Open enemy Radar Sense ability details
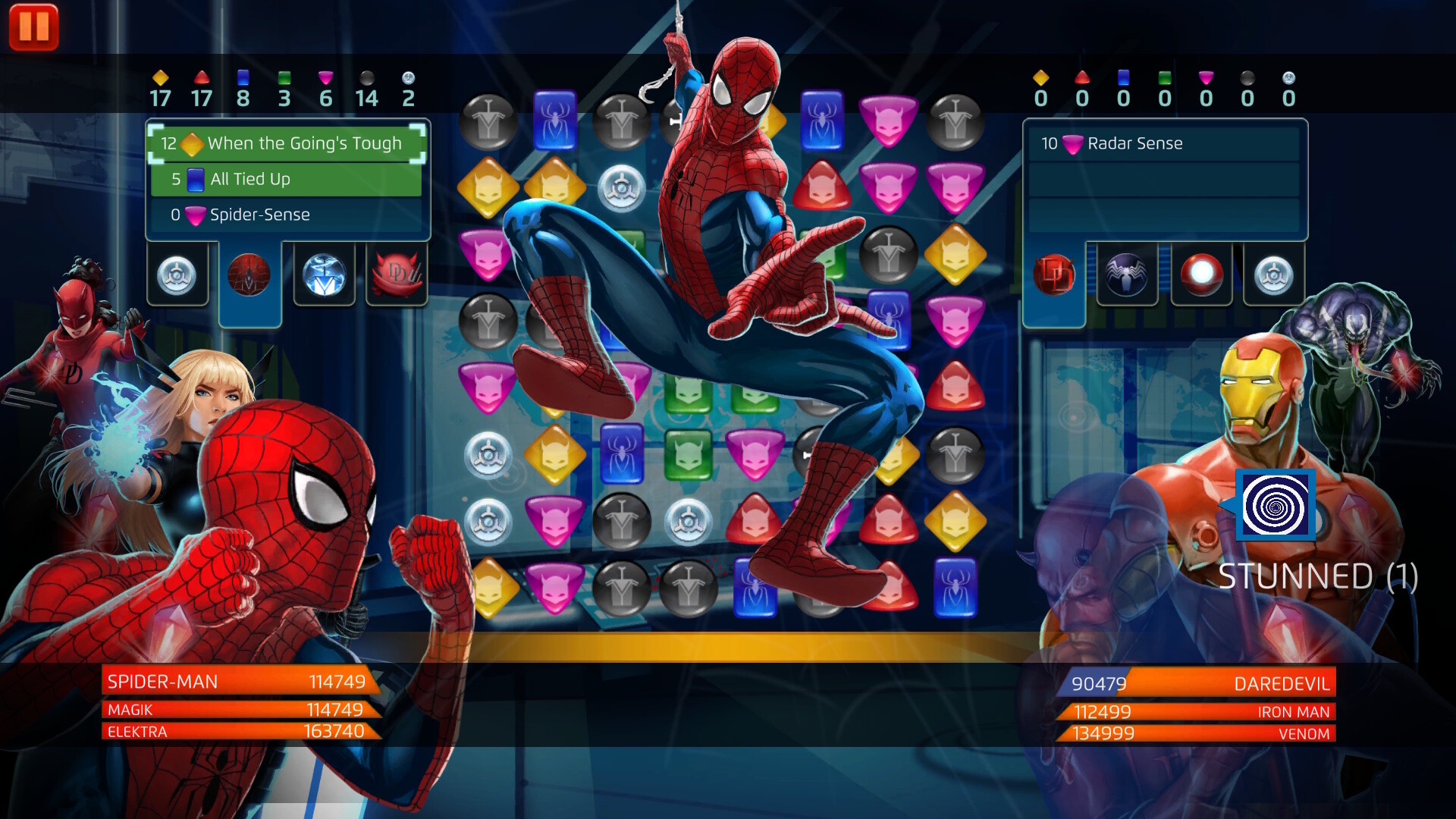 (x=1163, y=143)
